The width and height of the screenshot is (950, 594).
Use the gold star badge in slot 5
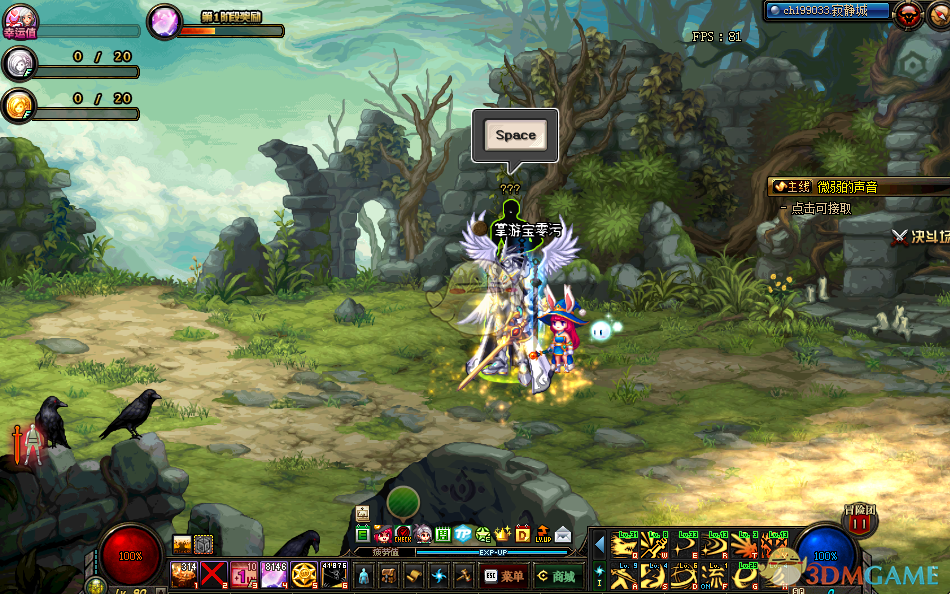coord(303,574)
